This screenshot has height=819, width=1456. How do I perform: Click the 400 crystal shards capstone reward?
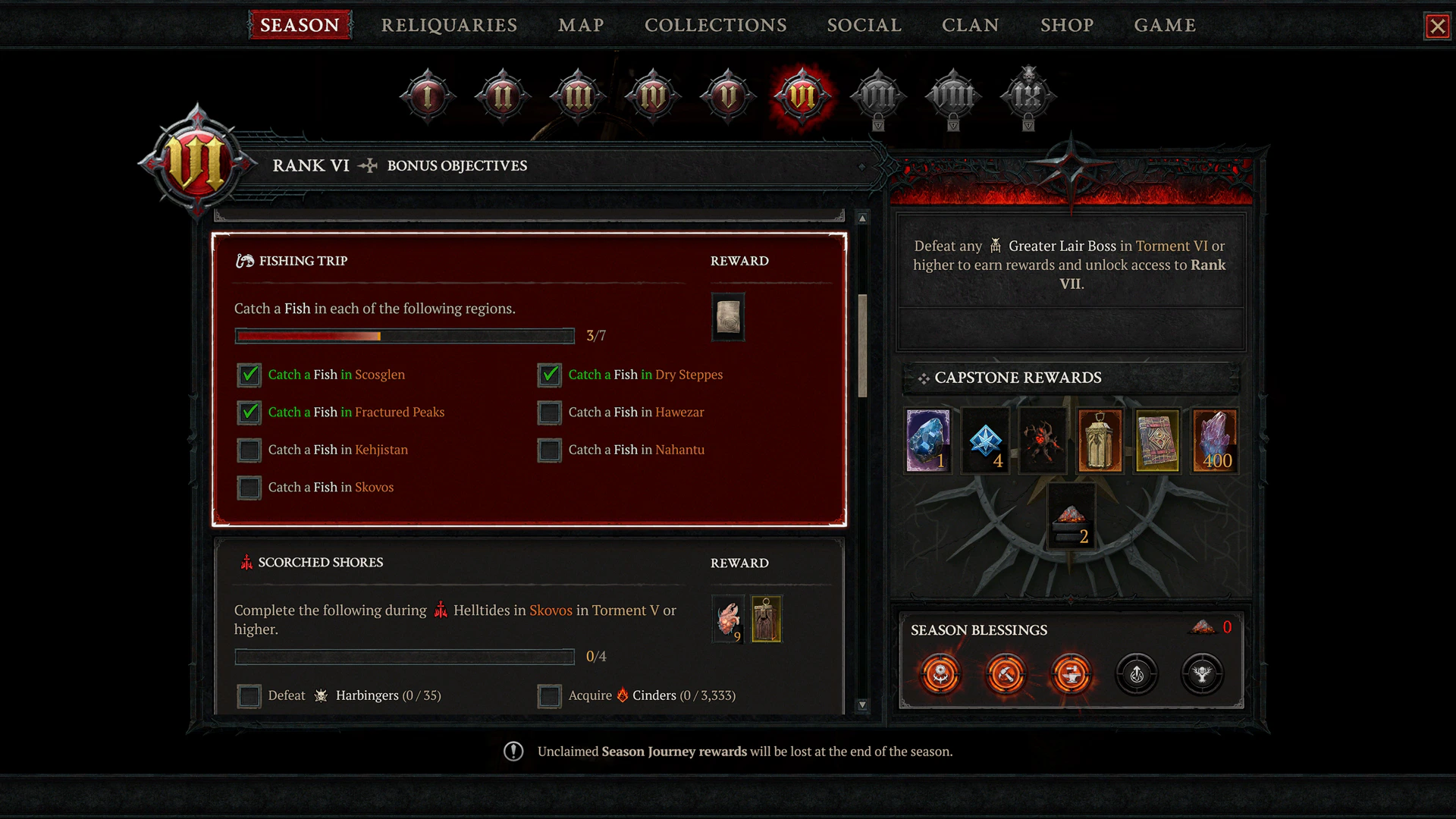click(1215, 440)
